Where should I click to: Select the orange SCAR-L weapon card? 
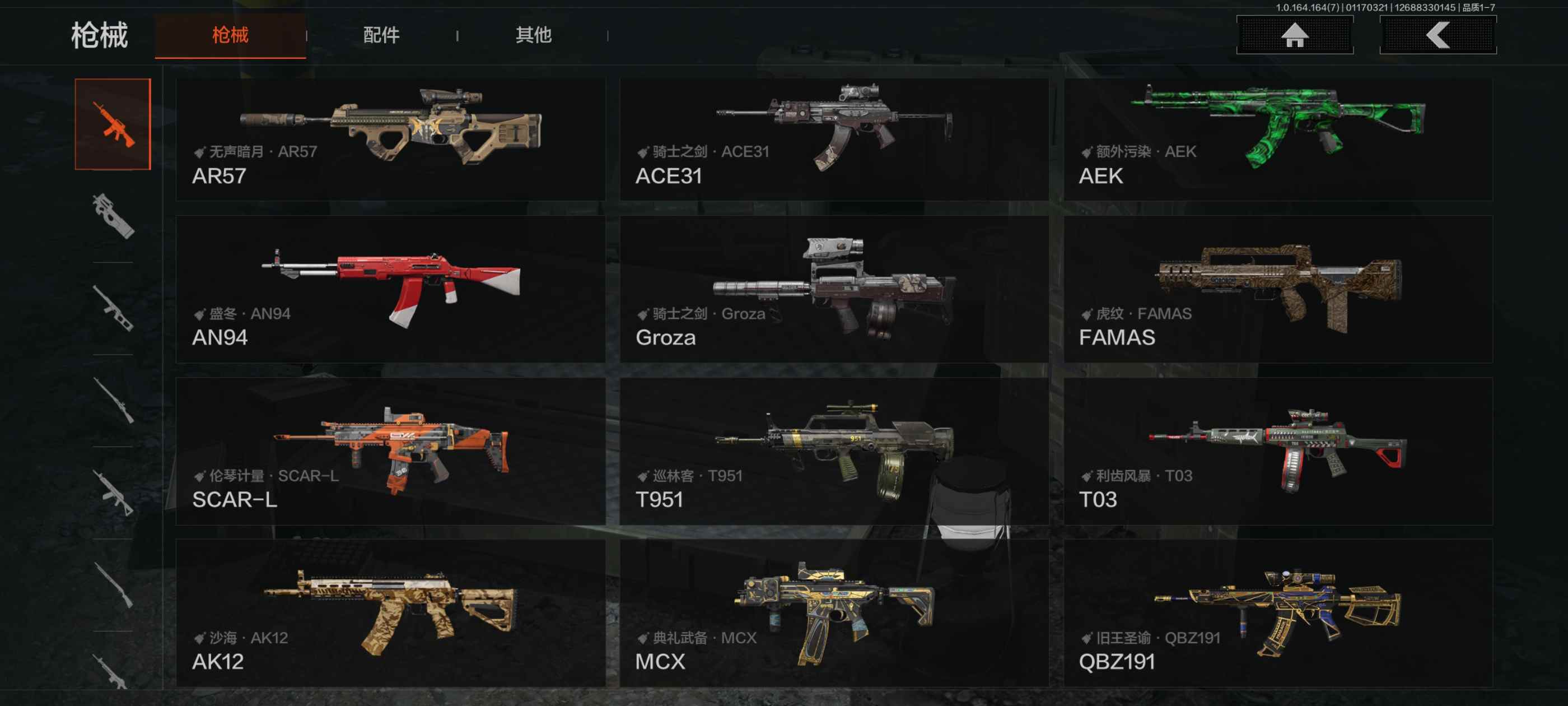click(x=390, y=452)
